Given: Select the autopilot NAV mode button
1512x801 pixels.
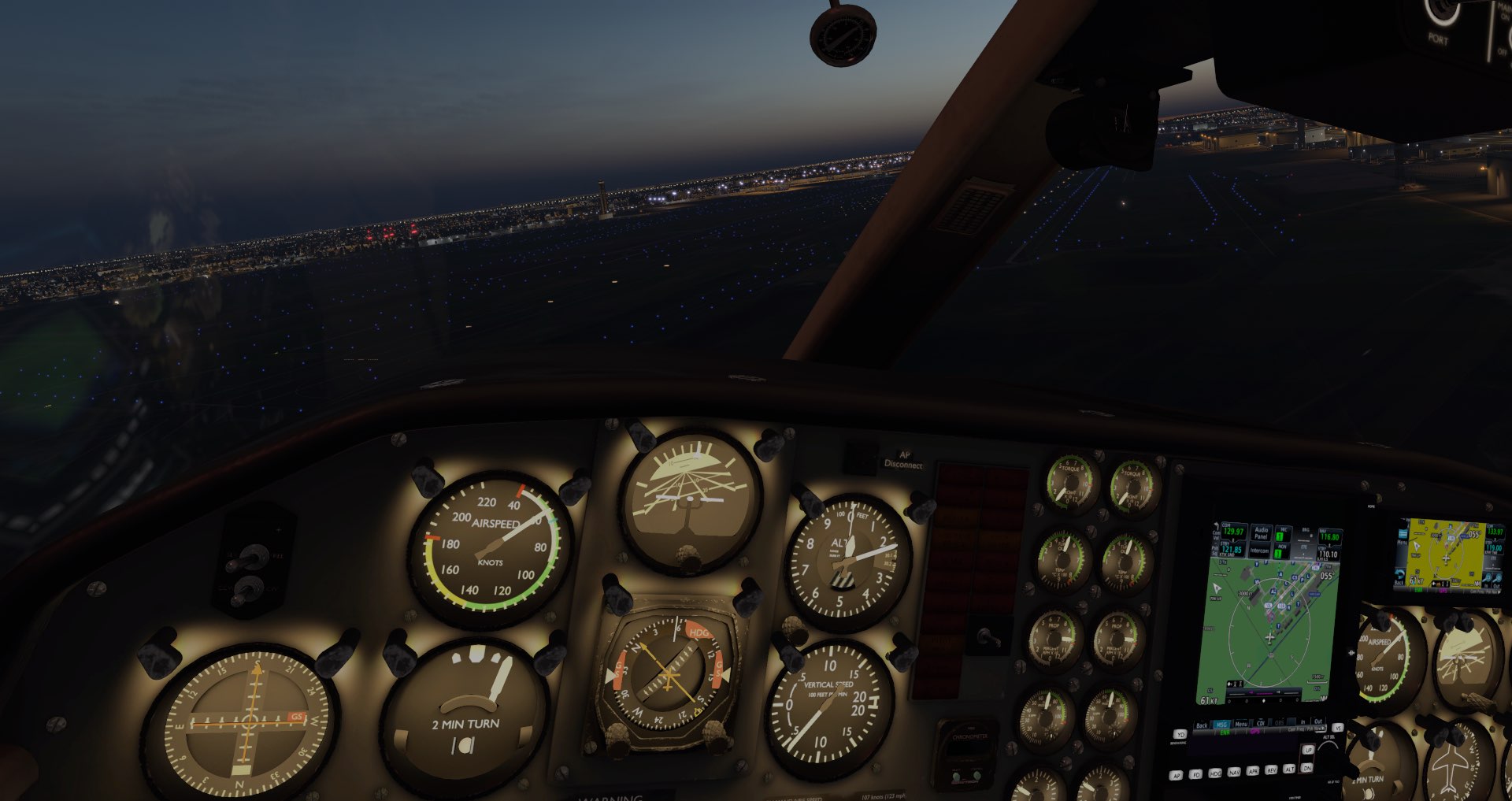Looking at the screenshot, I should point(1234,773).
